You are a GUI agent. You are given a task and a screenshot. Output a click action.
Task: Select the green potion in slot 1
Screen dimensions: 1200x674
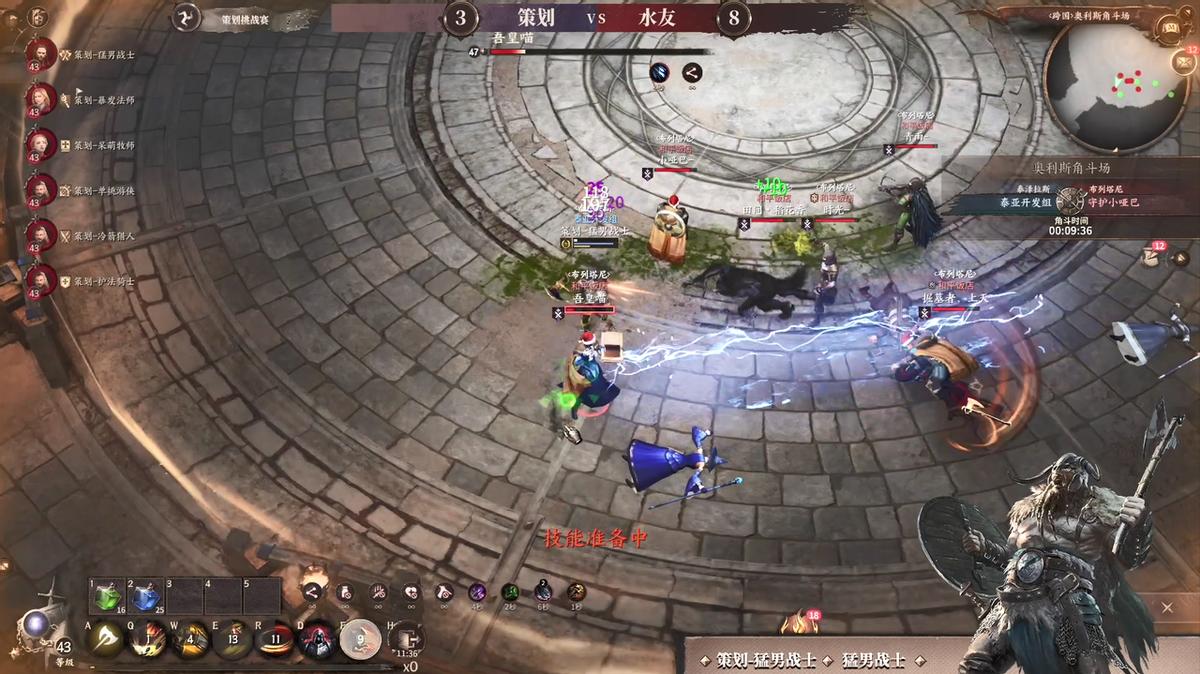106,597
